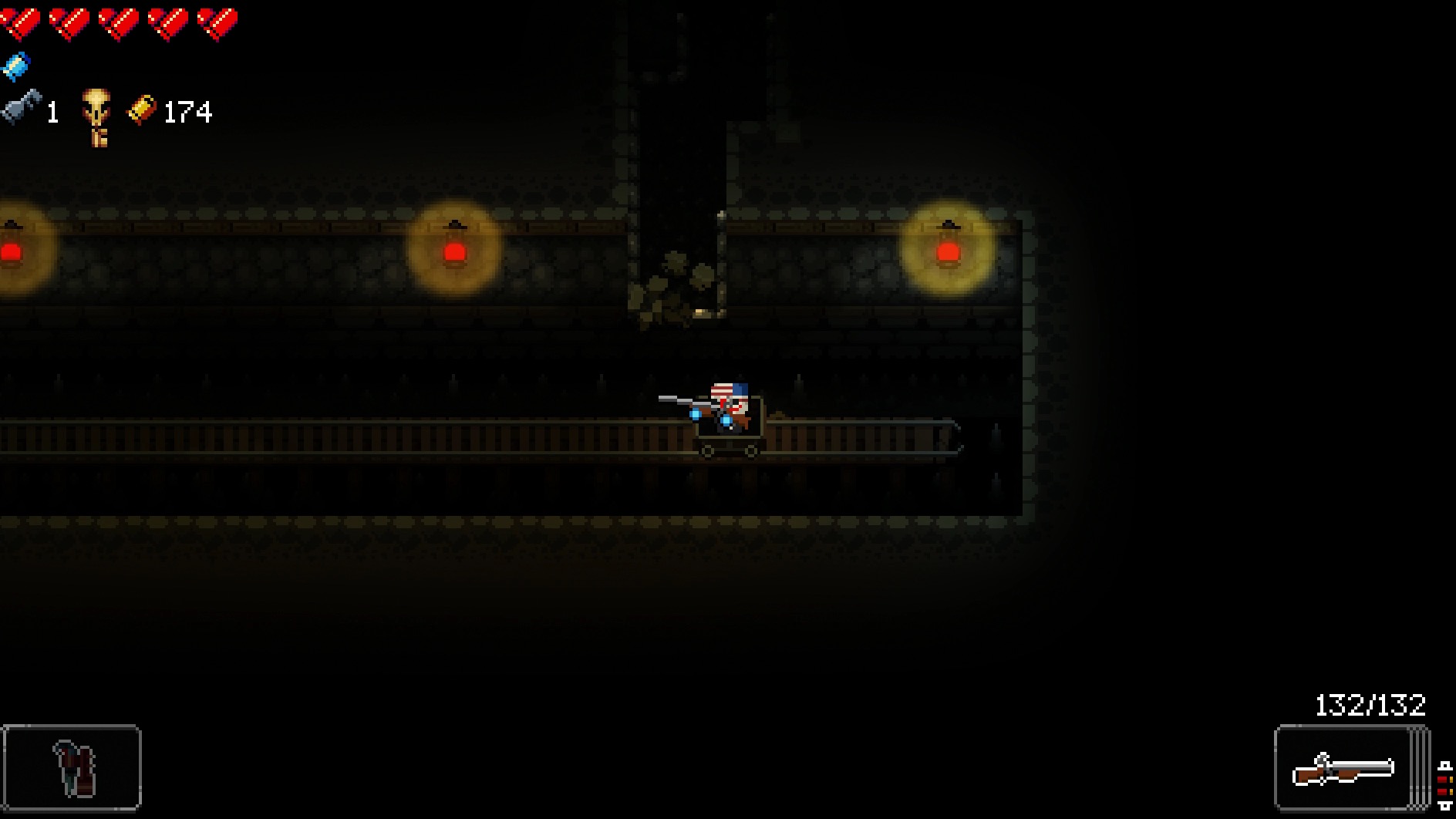1456x819 pixels.
Task: Select the golden skull key icon
Action: pyautogui.click(x=96, y=115)
